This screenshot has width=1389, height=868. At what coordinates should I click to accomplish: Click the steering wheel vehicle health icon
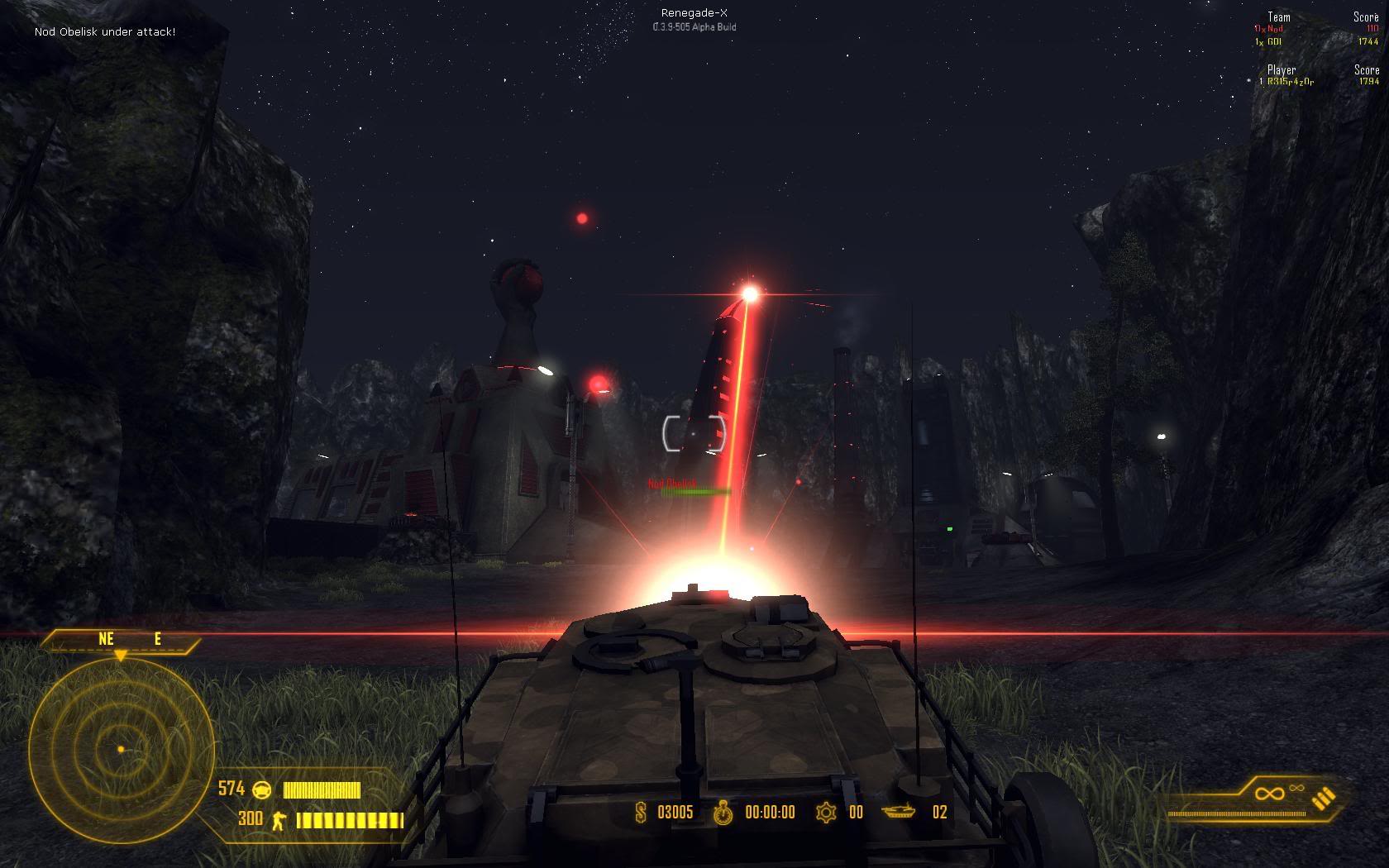(262, 789)
